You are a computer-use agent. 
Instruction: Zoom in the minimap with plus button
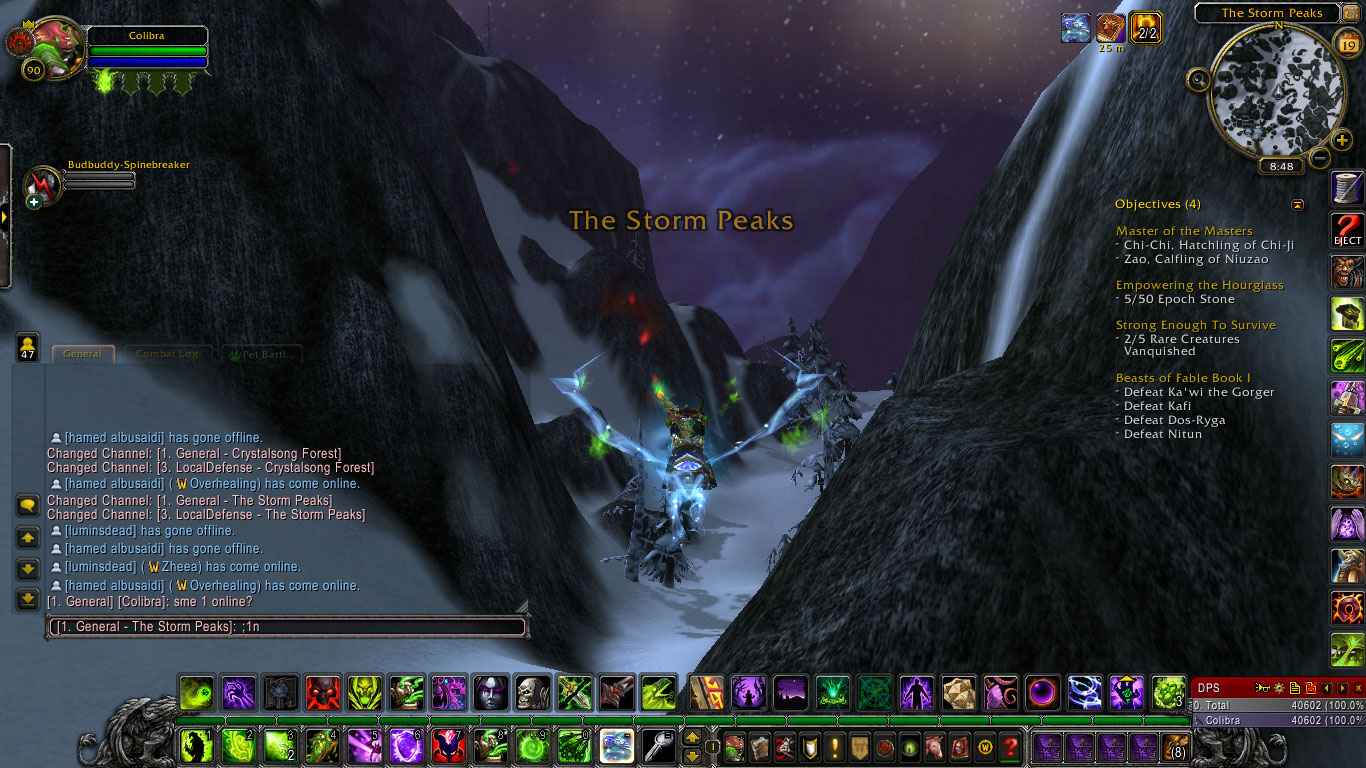click(x=1342, y=140)
